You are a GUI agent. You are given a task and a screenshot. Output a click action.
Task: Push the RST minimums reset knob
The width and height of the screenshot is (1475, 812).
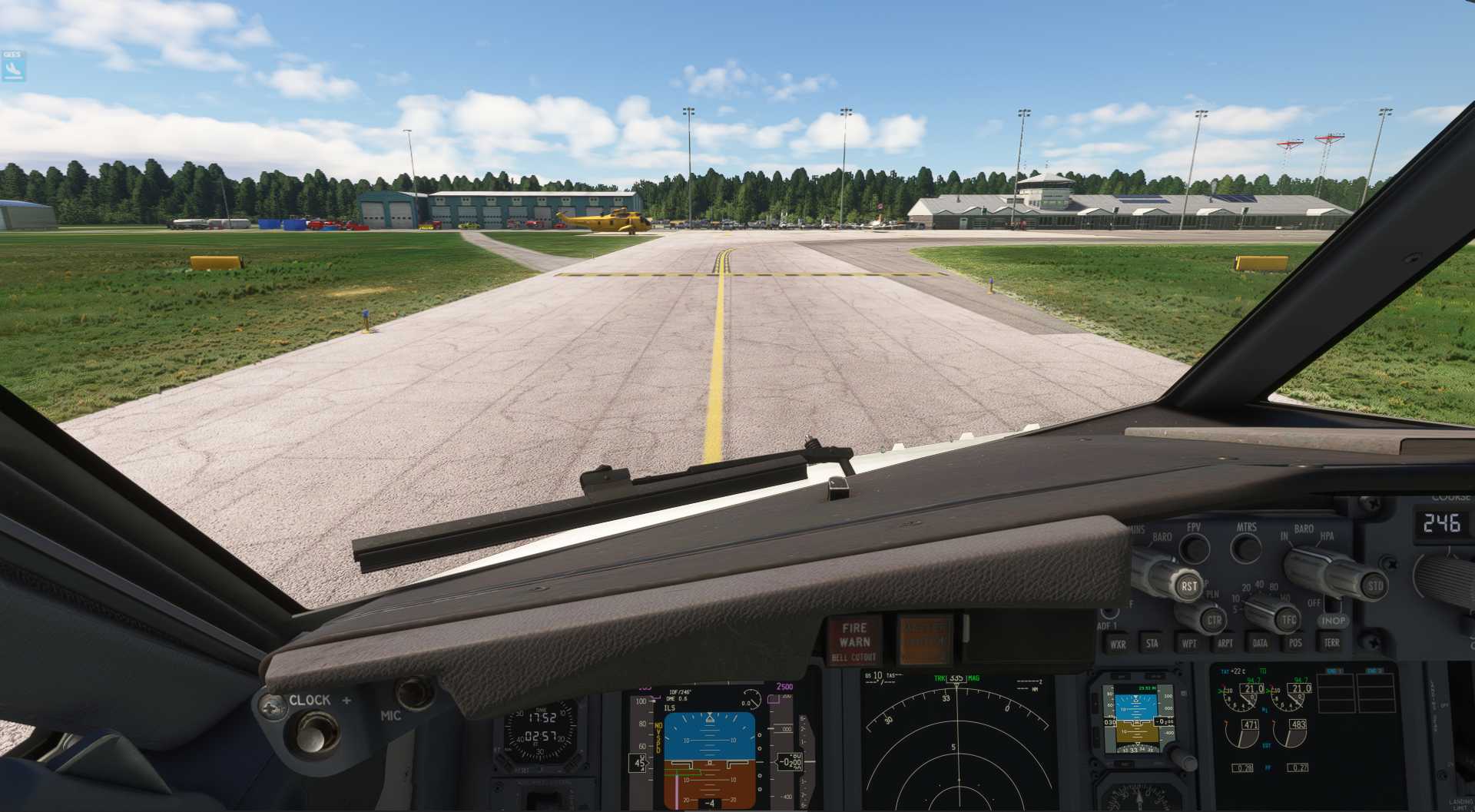coord(1188,585)
